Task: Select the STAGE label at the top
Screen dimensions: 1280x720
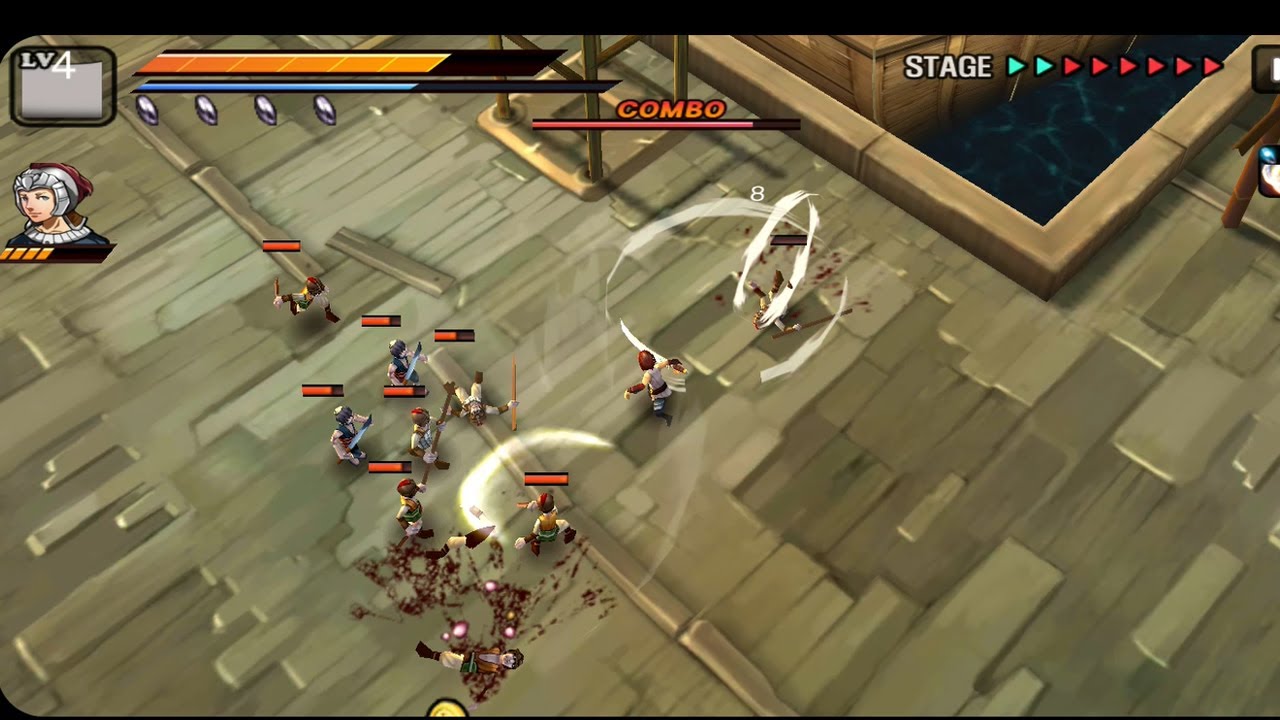Action: [x=946, y=66]
